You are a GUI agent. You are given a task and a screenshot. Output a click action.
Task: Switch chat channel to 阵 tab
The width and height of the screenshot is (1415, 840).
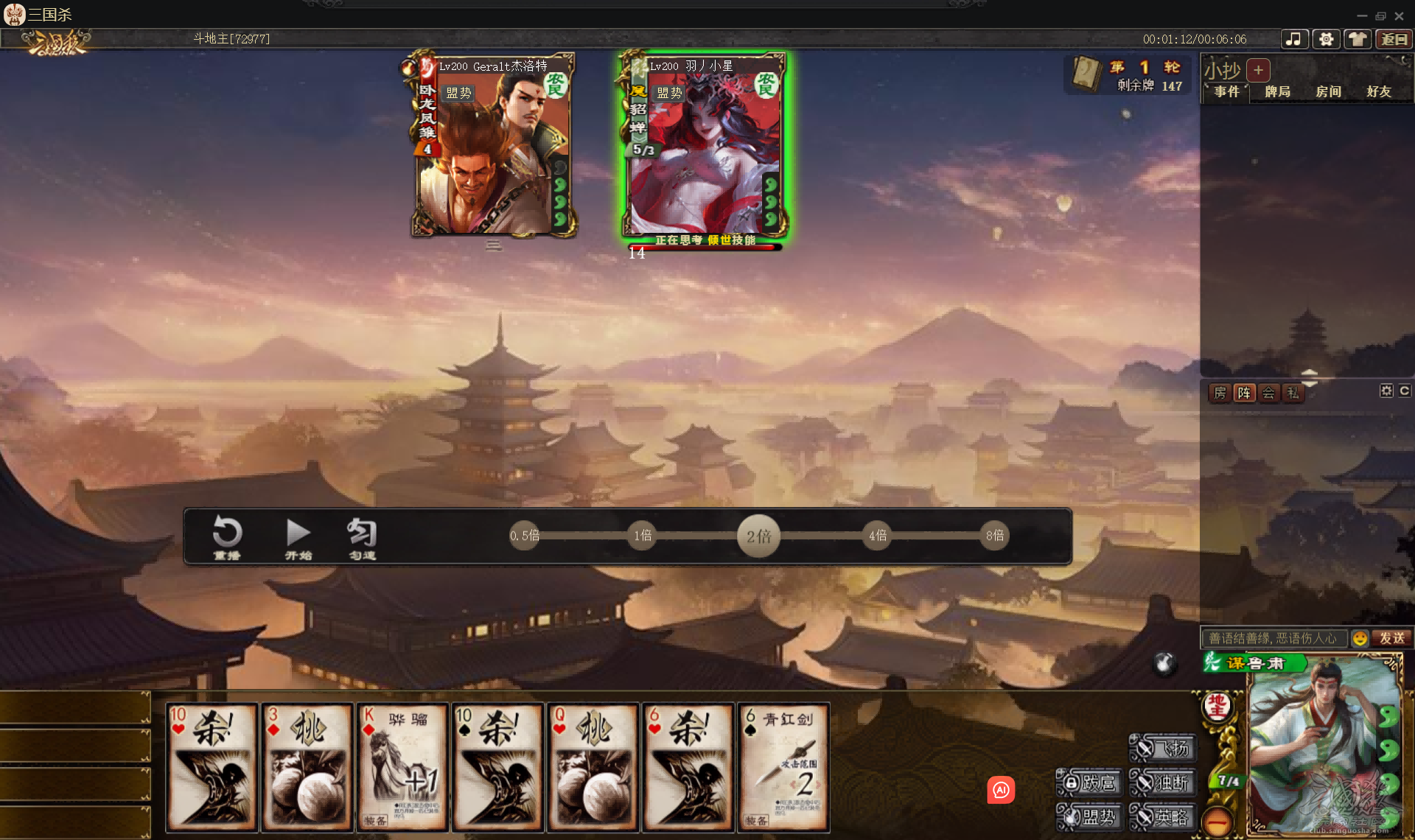click(1244, 393)
